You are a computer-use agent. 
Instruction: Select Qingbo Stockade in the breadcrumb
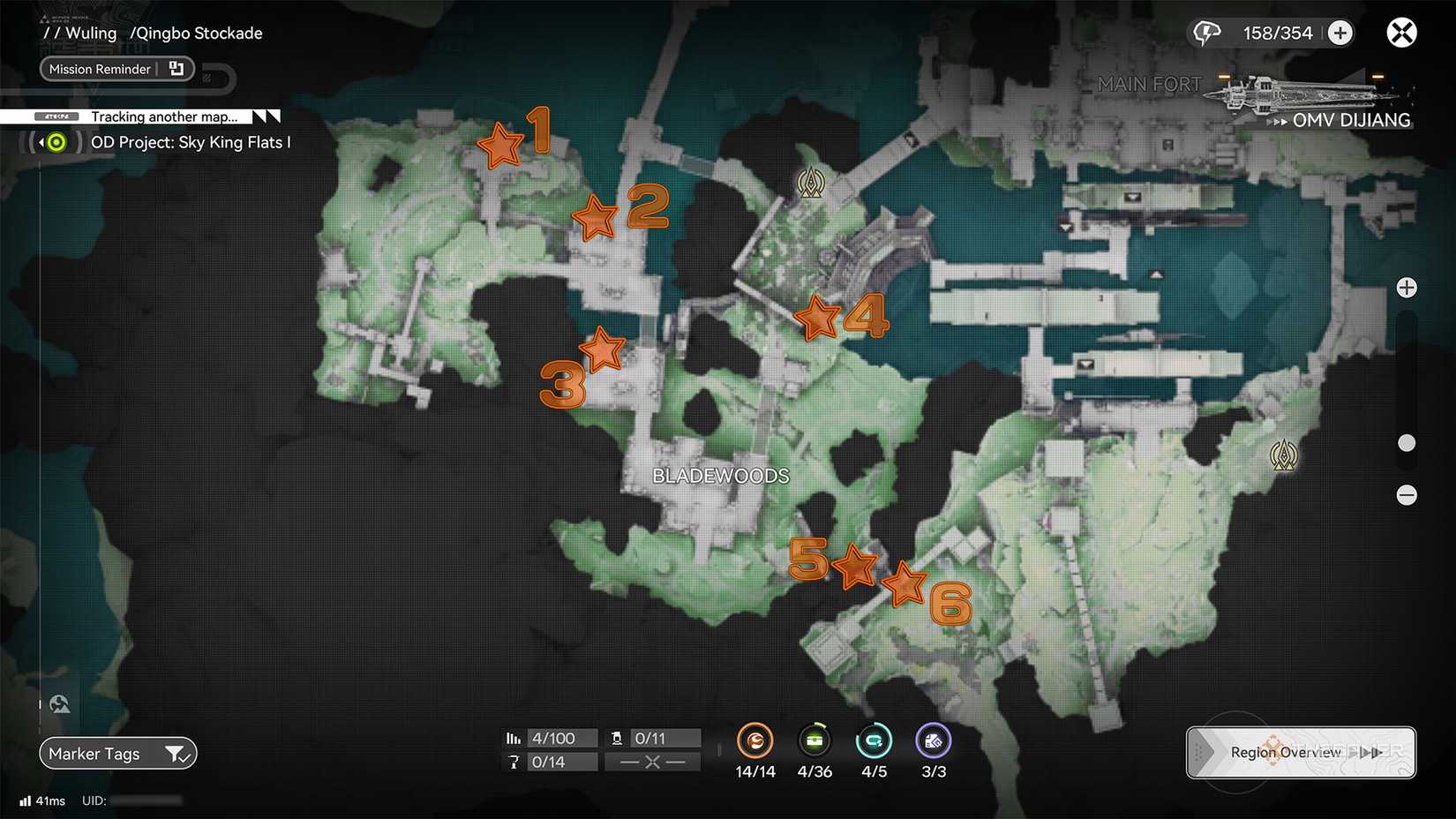pyautogui.click(x=196, y=33)
